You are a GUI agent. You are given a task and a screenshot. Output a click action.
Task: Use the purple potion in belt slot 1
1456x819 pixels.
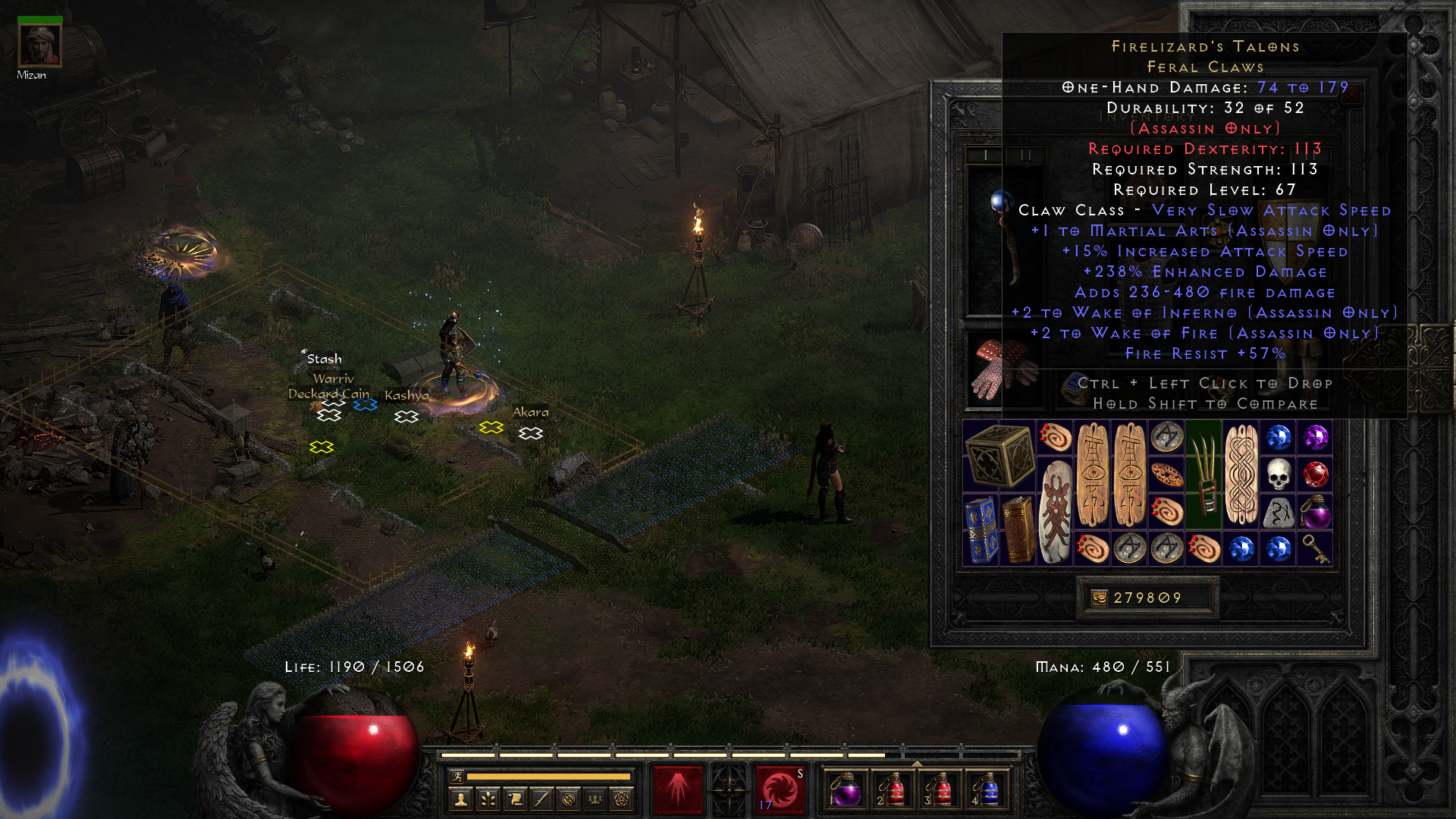[x=846, y=789]
